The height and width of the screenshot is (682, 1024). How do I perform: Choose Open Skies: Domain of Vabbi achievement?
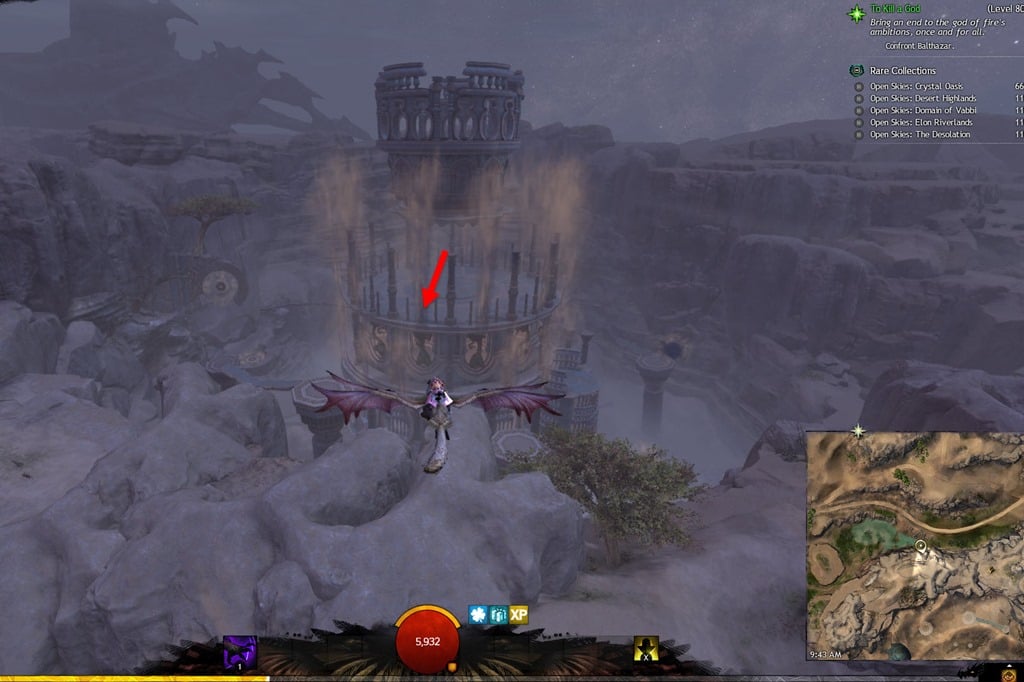point(923,110)
